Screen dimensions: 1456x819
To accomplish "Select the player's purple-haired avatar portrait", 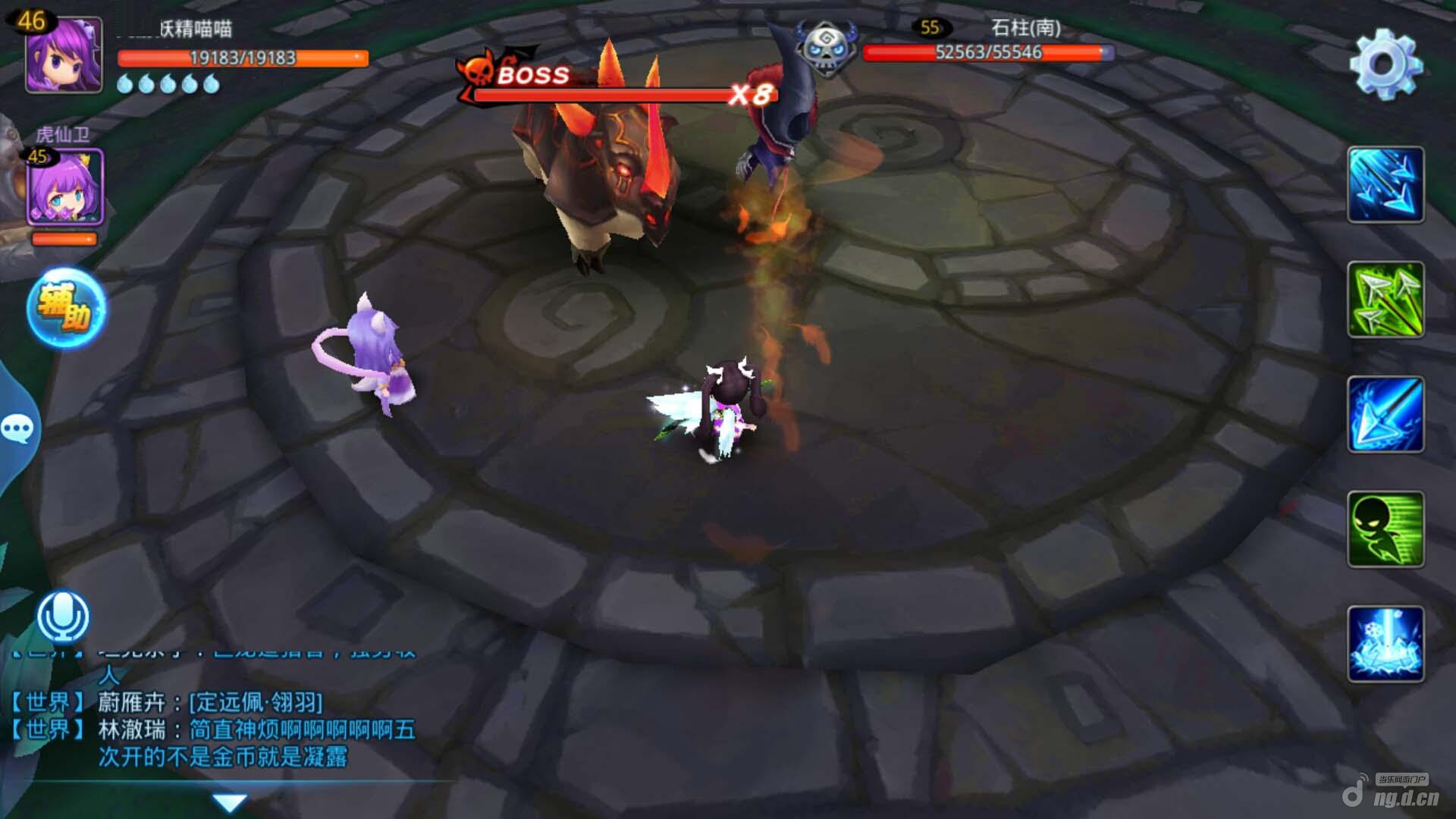I will tap(64, 55).
